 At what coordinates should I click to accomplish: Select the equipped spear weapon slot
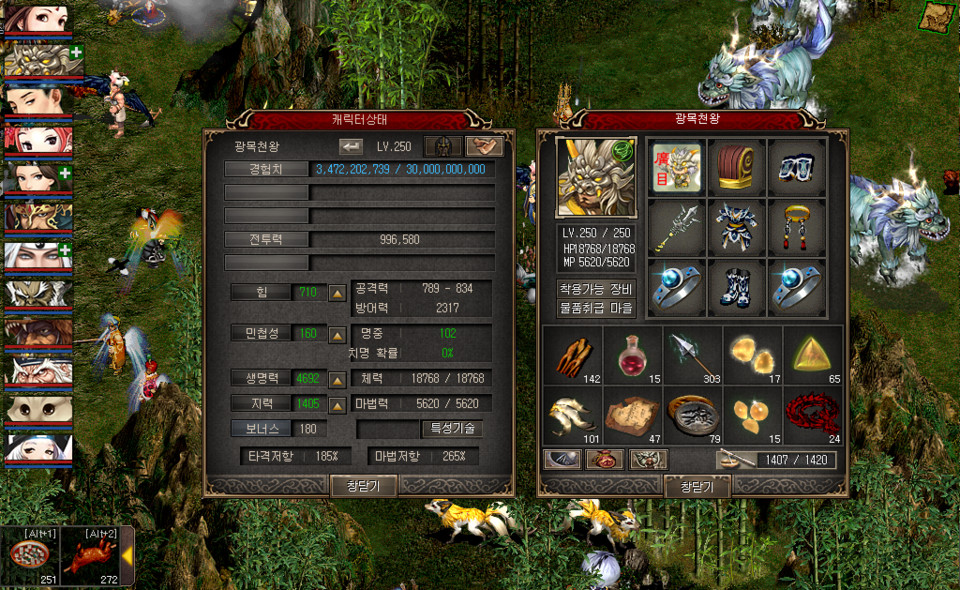pos(676,227)
